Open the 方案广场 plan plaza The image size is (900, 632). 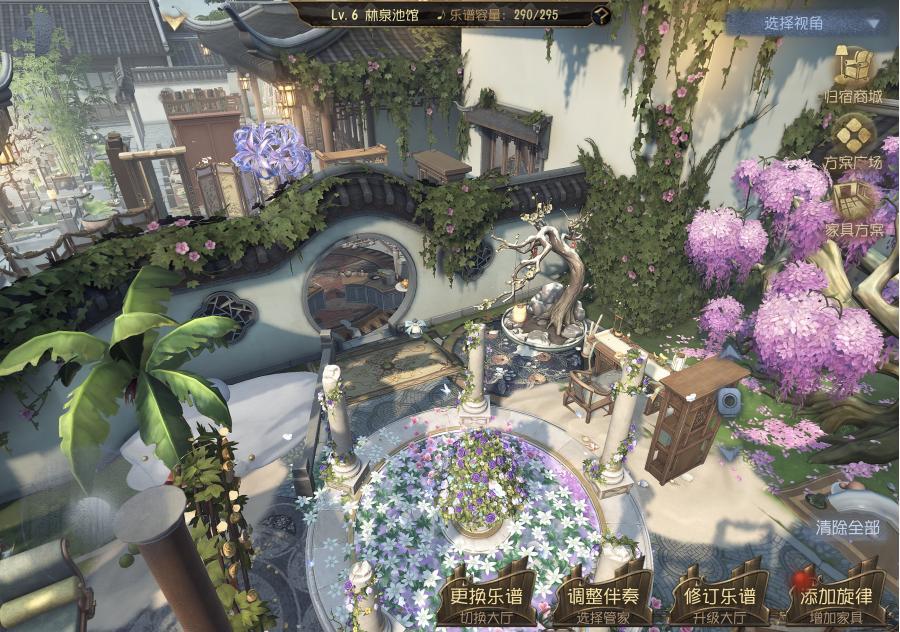(x=853, y=139)
